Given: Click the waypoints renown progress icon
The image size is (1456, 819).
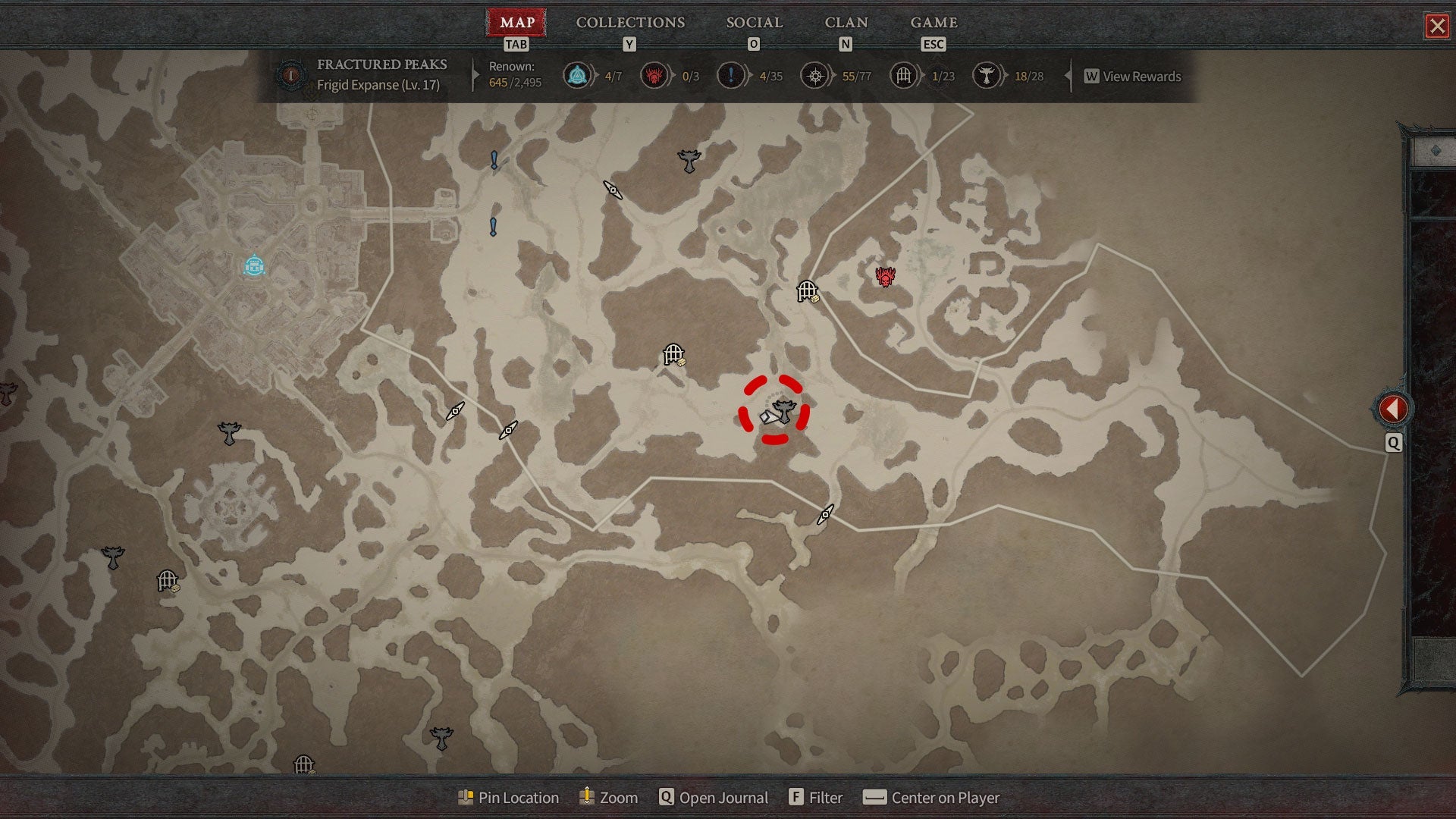Looking at the screenshot, I should click(577, 76).
